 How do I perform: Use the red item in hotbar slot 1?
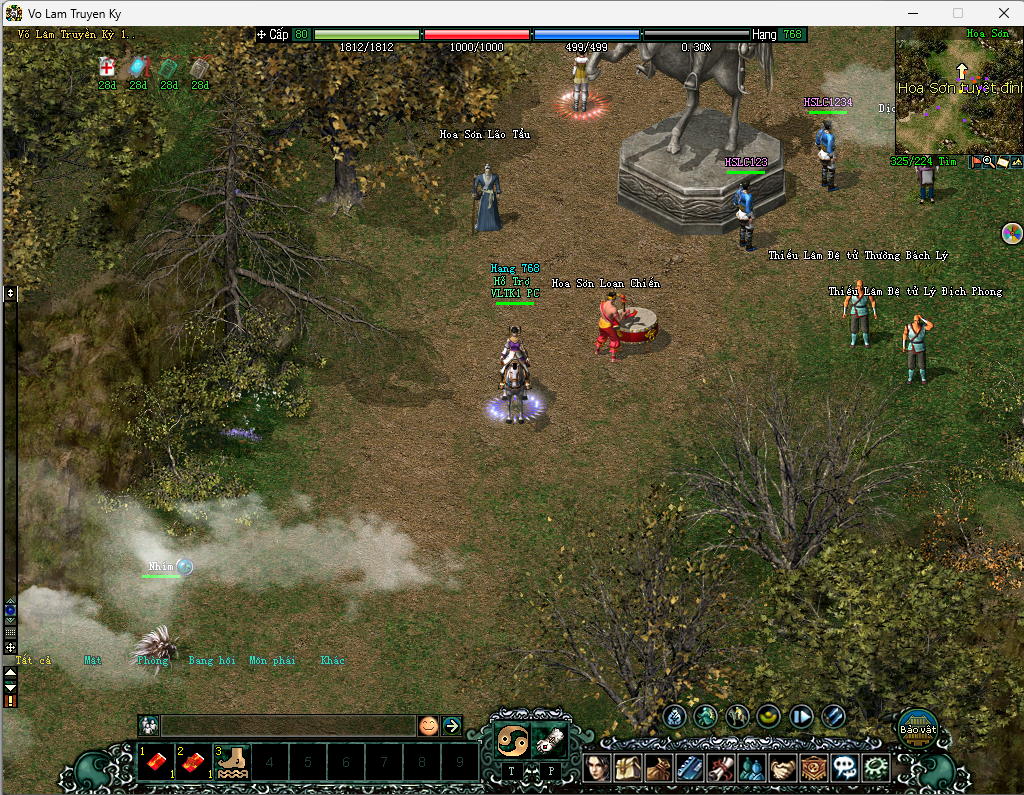click(x=157, y=763)
